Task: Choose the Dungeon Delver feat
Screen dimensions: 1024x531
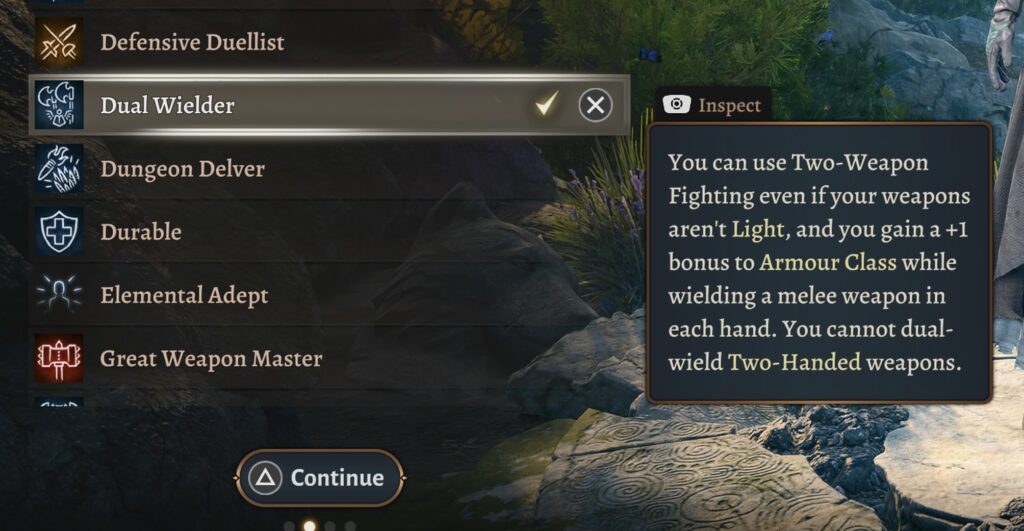Action: tap(182, 169)
